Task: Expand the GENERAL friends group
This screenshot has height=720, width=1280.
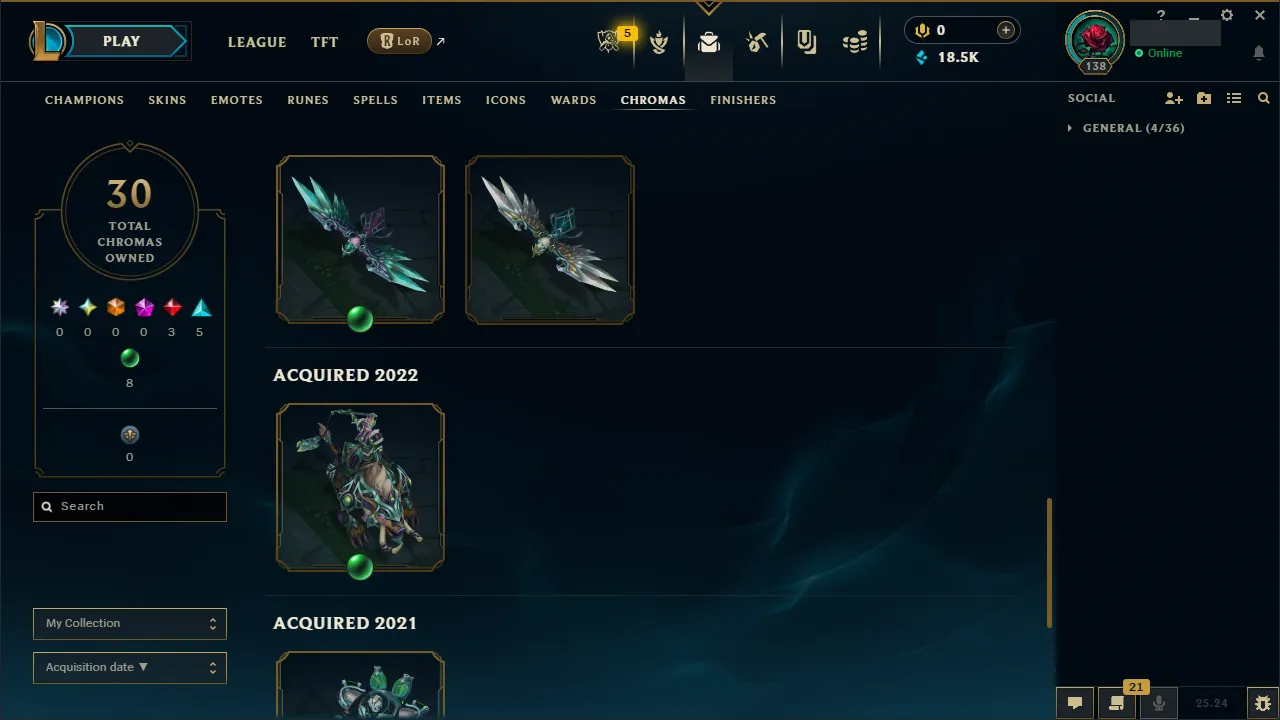Action: tap(1069, 128)
